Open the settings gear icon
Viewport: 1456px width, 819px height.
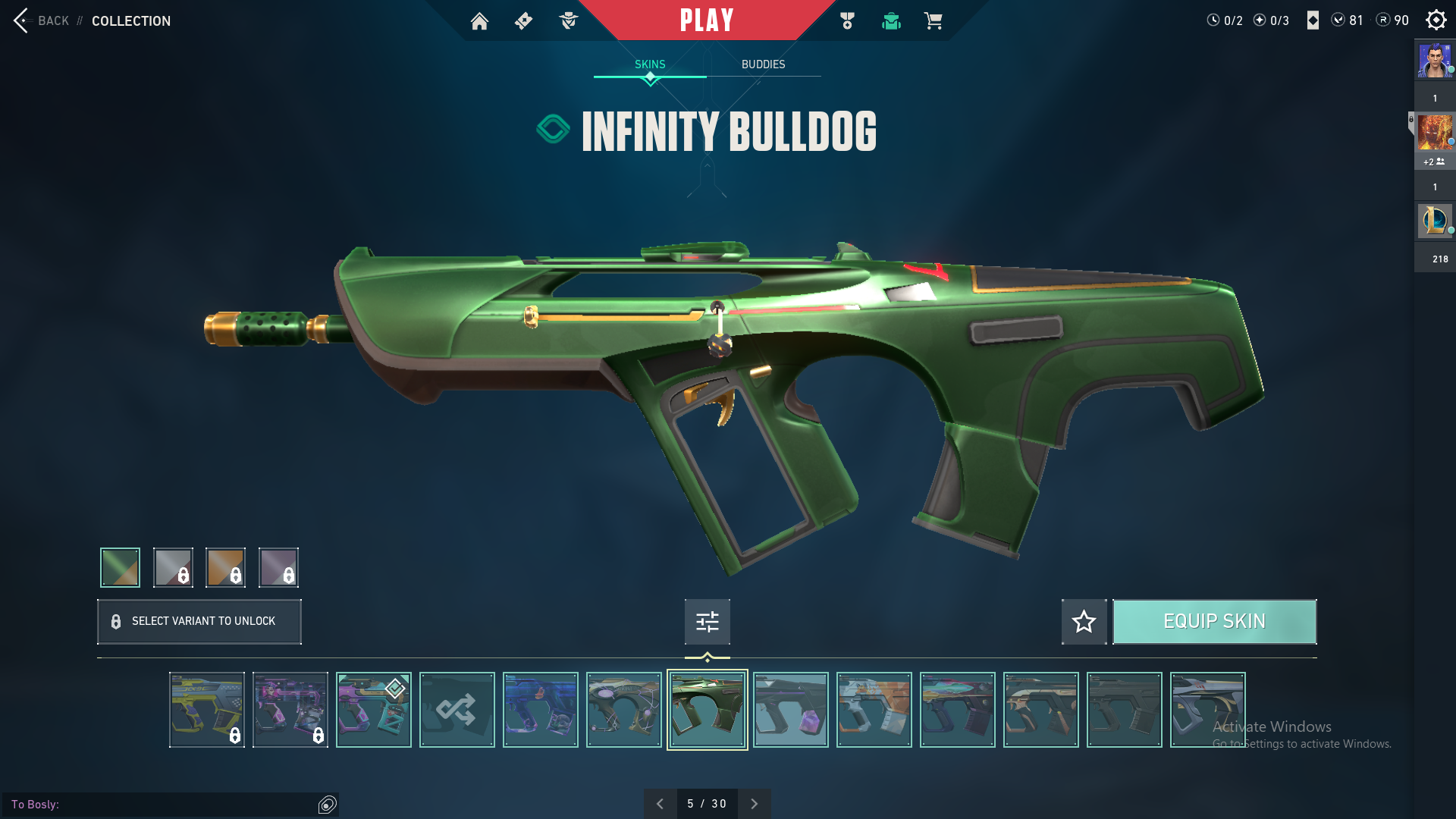point(1436,20)
